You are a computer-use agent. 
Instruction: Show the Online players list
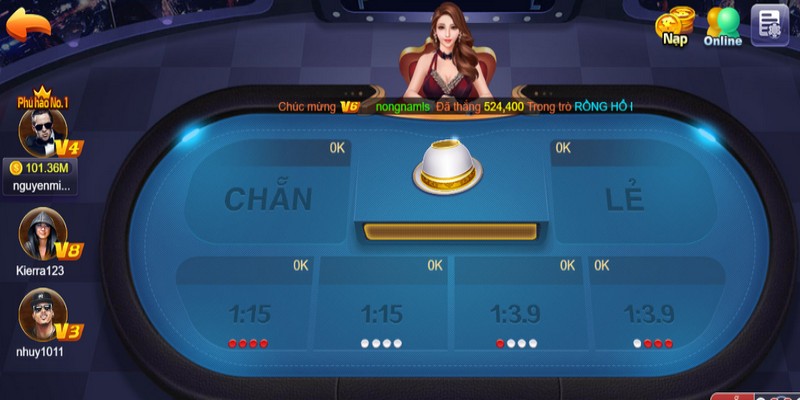[723, 26]
